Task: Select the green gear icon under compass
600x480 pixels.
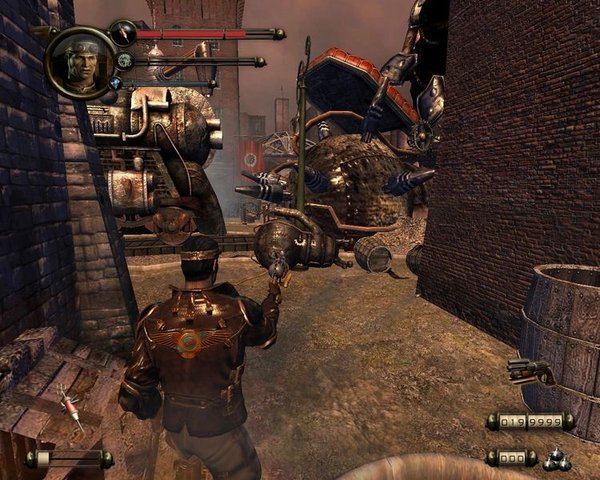Action: click(x=124, y=60)
